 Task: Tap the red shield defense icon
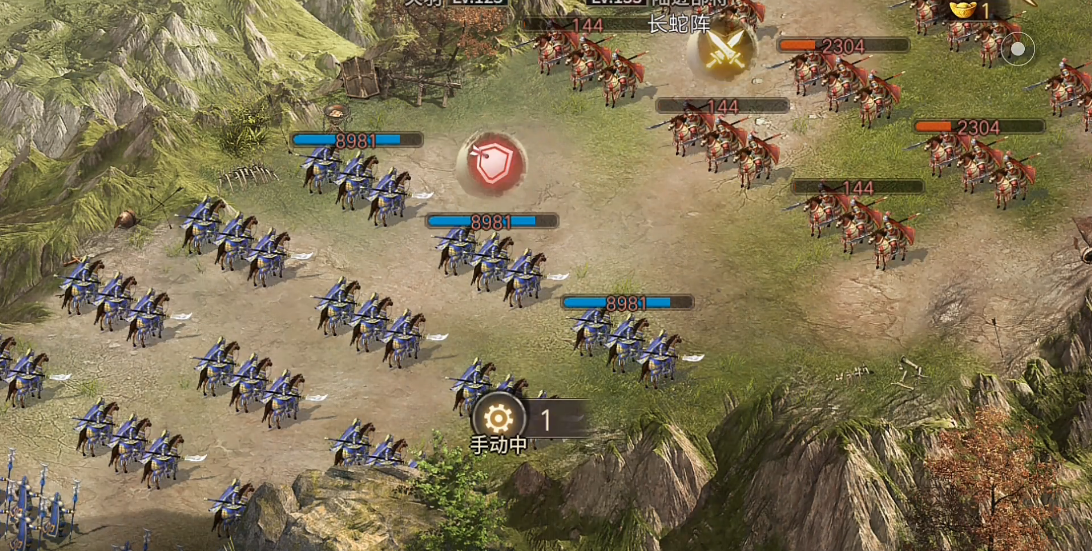[491, 164]
